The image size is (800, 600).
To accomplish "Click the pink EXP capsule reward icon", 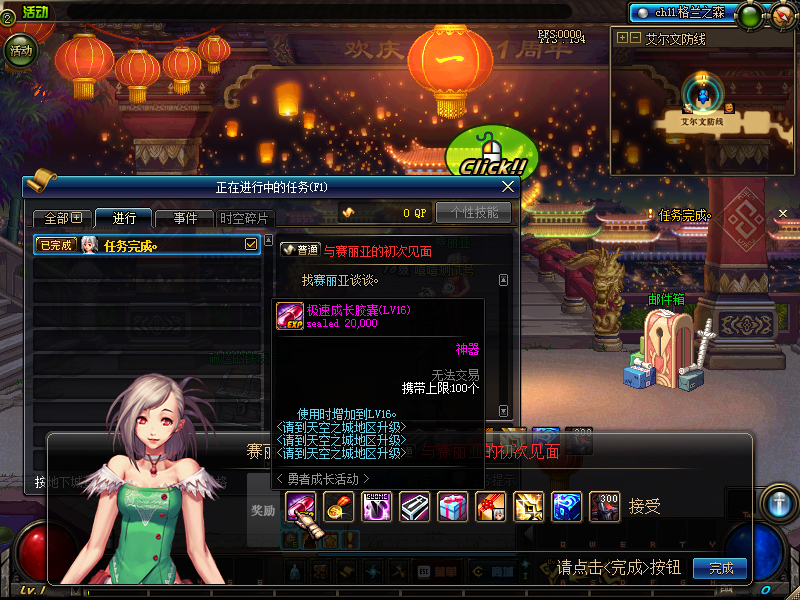I will (x=301, y=507).
